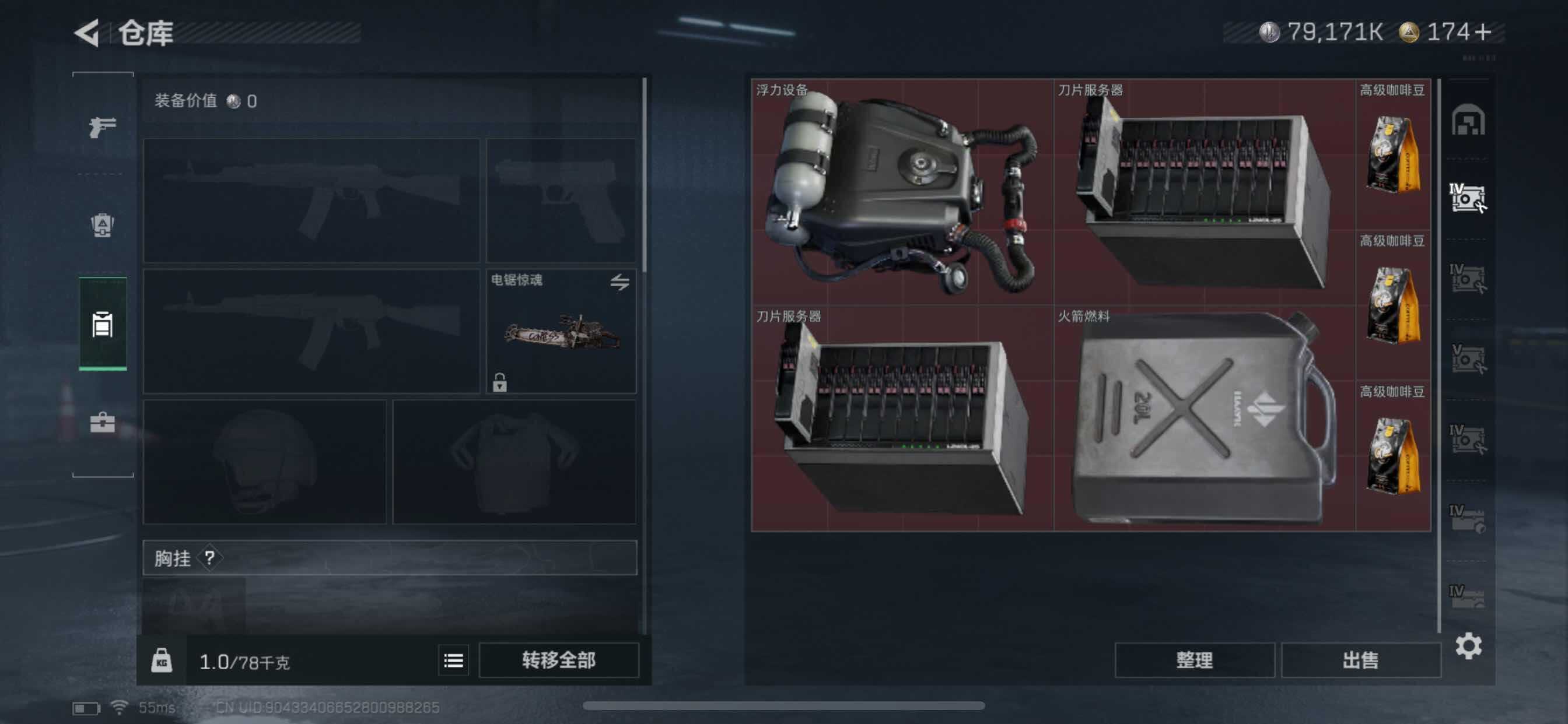Open the 出售 sell option
The width and height of the screenshot is (1568, 724).
(x=1360, y=660)
